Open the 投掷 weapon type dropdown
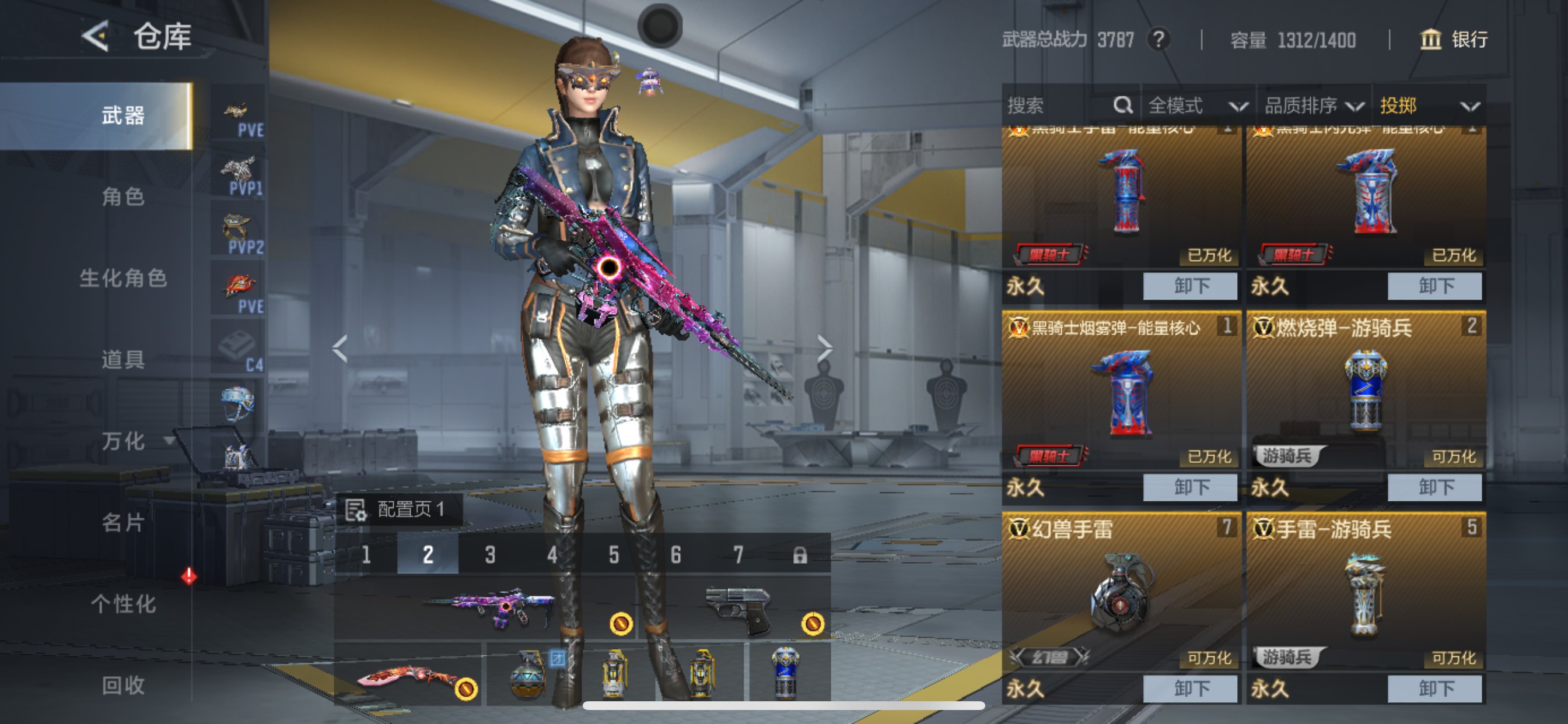This screenshot has height=724, width=1568. tap(1428, 106)
